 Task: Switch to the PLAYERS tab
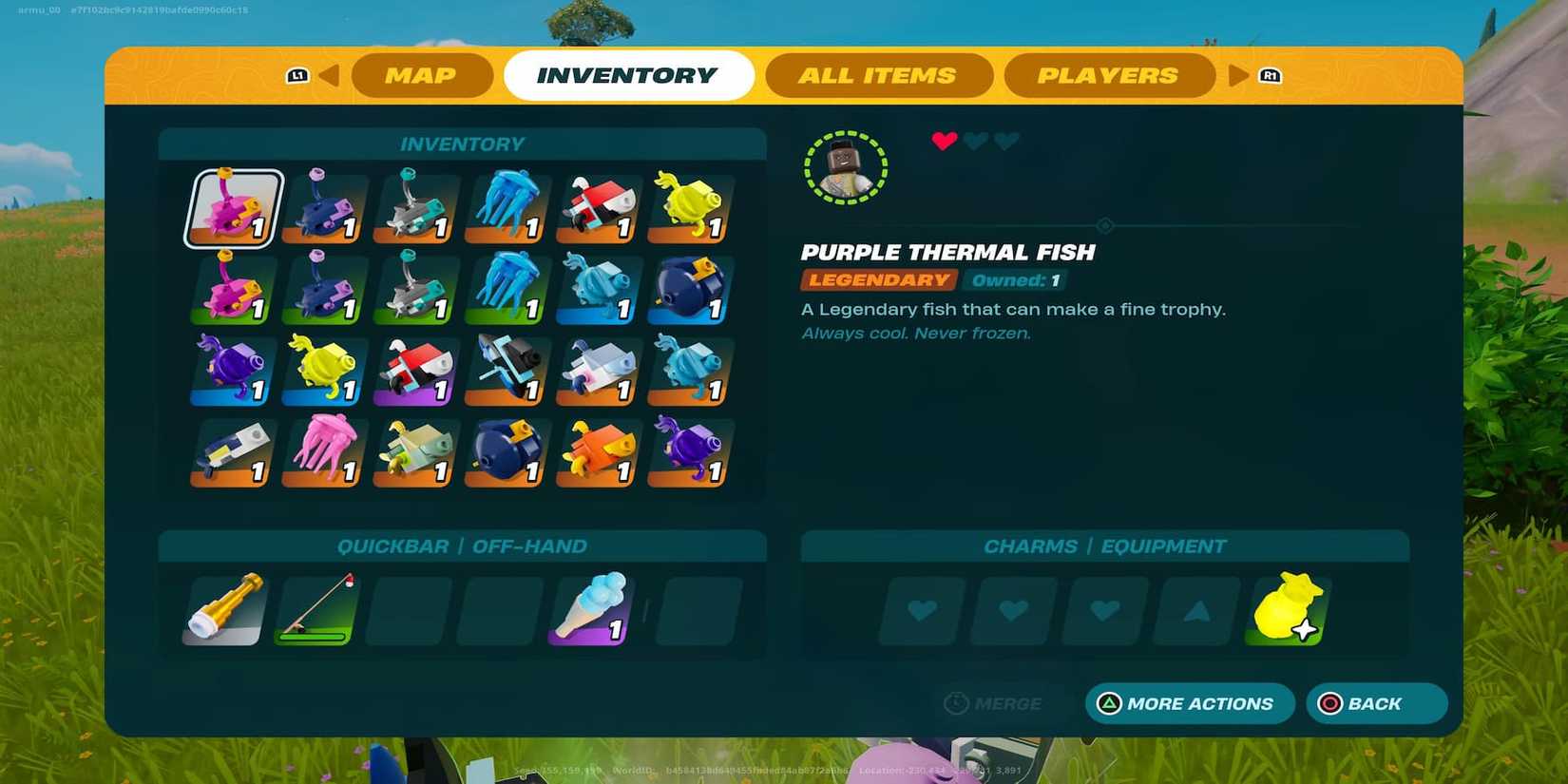coord(1109,75)
